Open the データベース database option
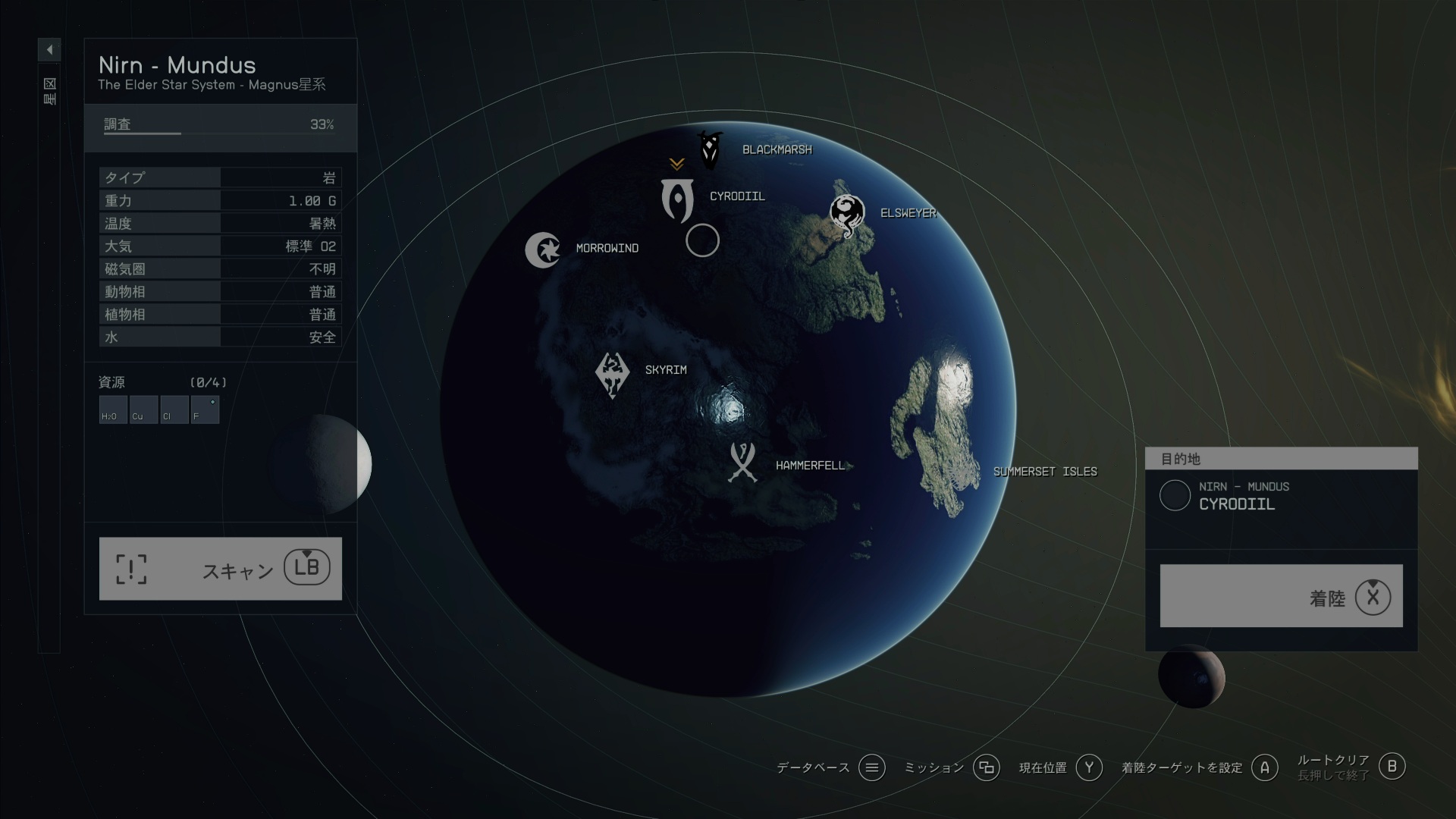1456x819 pixels. (x=871, y=768)
